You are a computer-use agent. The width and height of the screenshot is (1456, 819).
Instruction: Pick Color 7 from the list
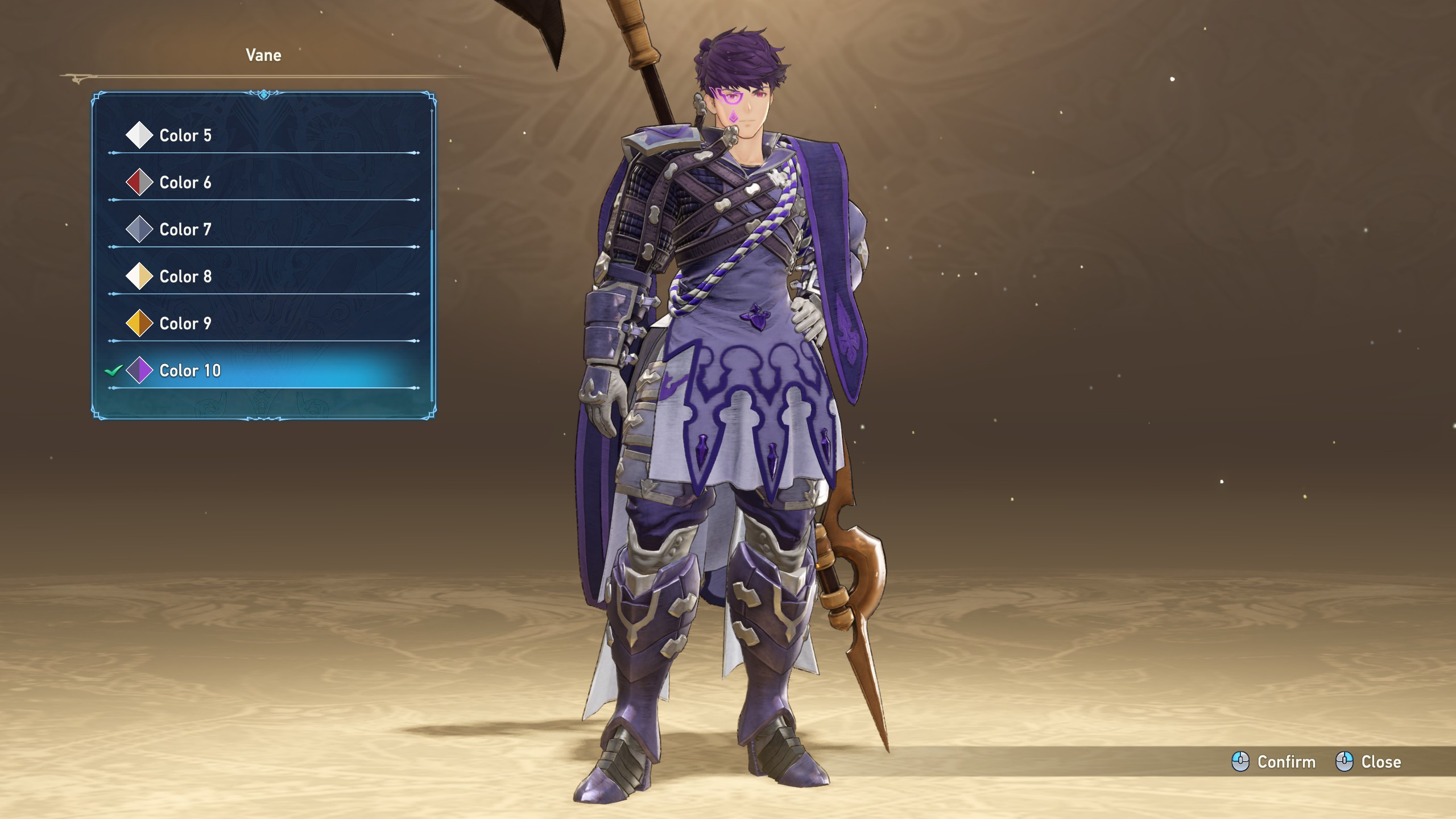pyautogui.click(x=185, y=230)
